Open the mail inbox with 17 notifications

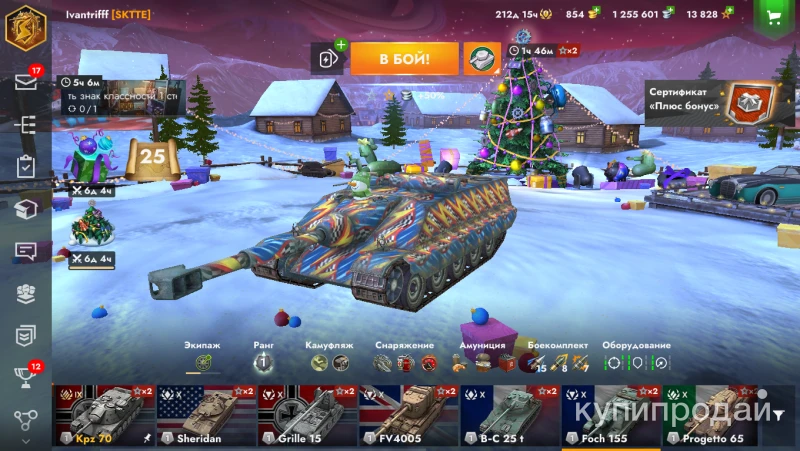pos(26,82)
